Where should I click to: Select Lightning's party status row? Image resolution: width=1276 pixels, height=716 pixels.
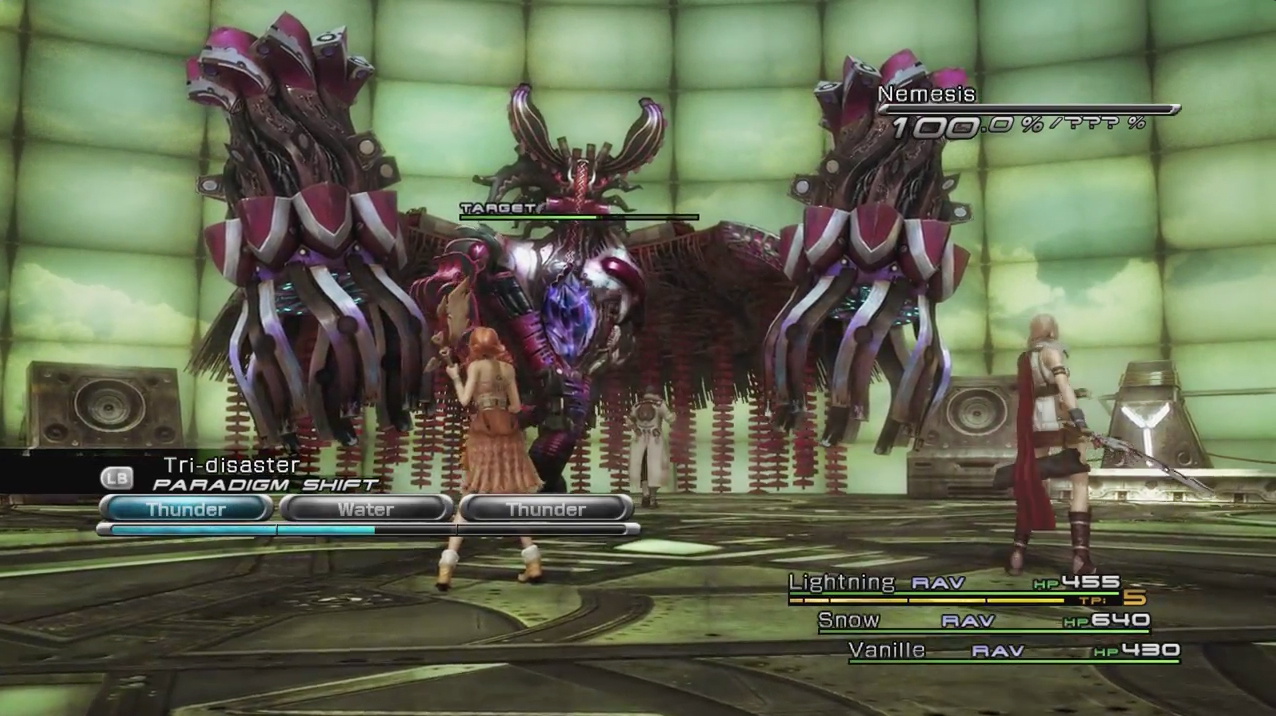coord(954,584)
